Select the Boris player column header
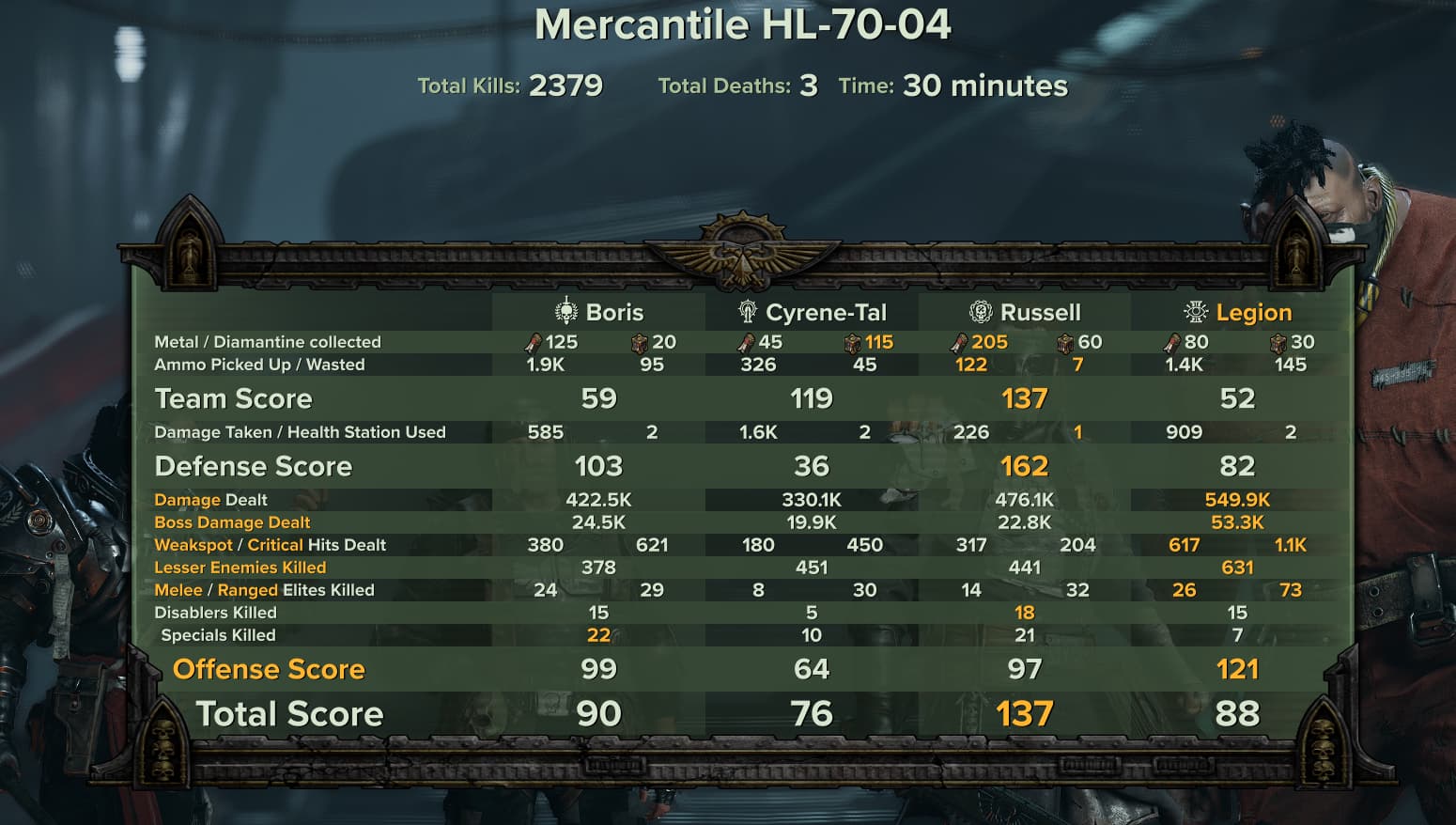The image size is (1456, 825). pyautogui.click(x=599, y=312)
